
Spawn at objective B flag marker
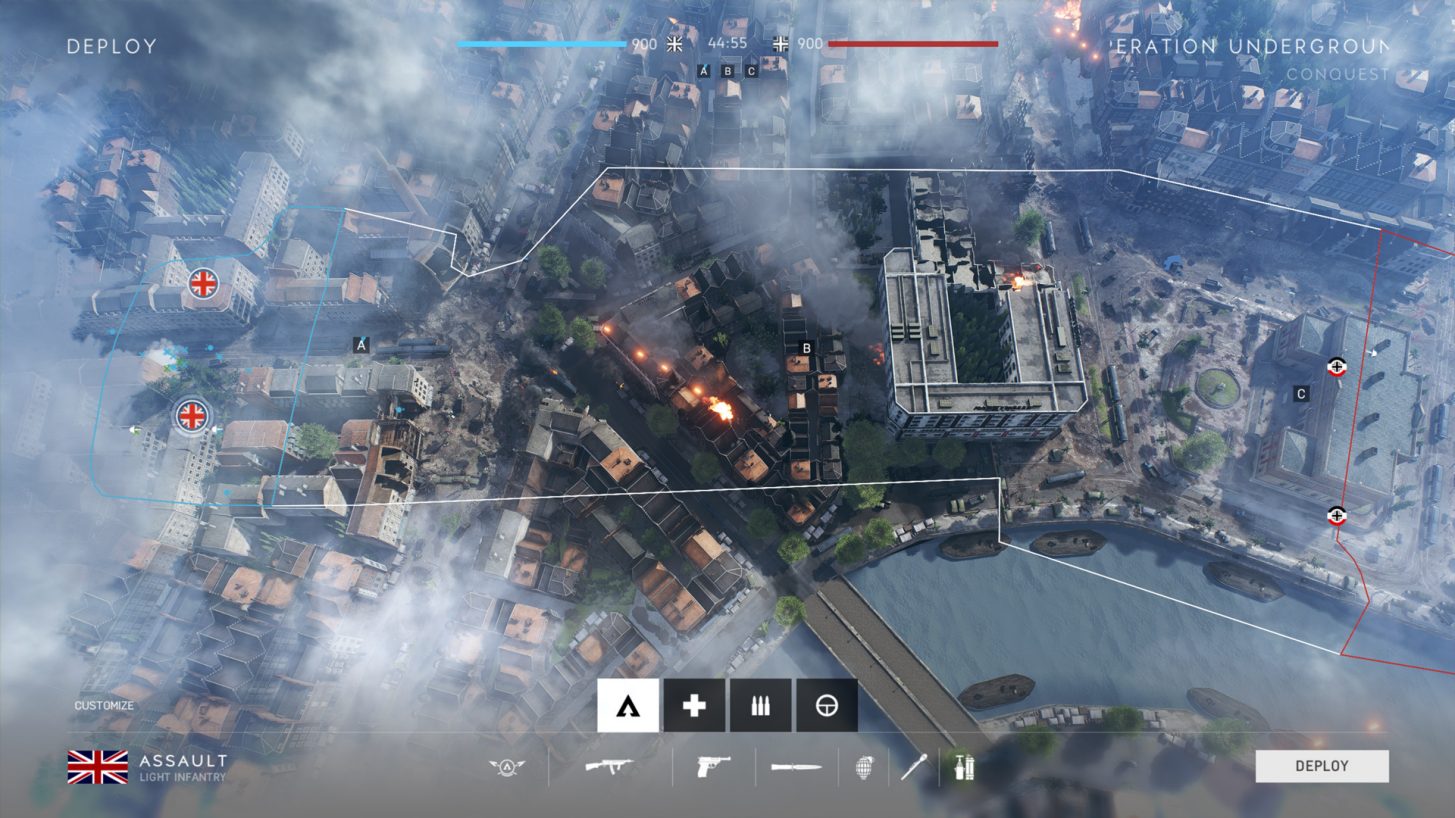pos(806,347)
